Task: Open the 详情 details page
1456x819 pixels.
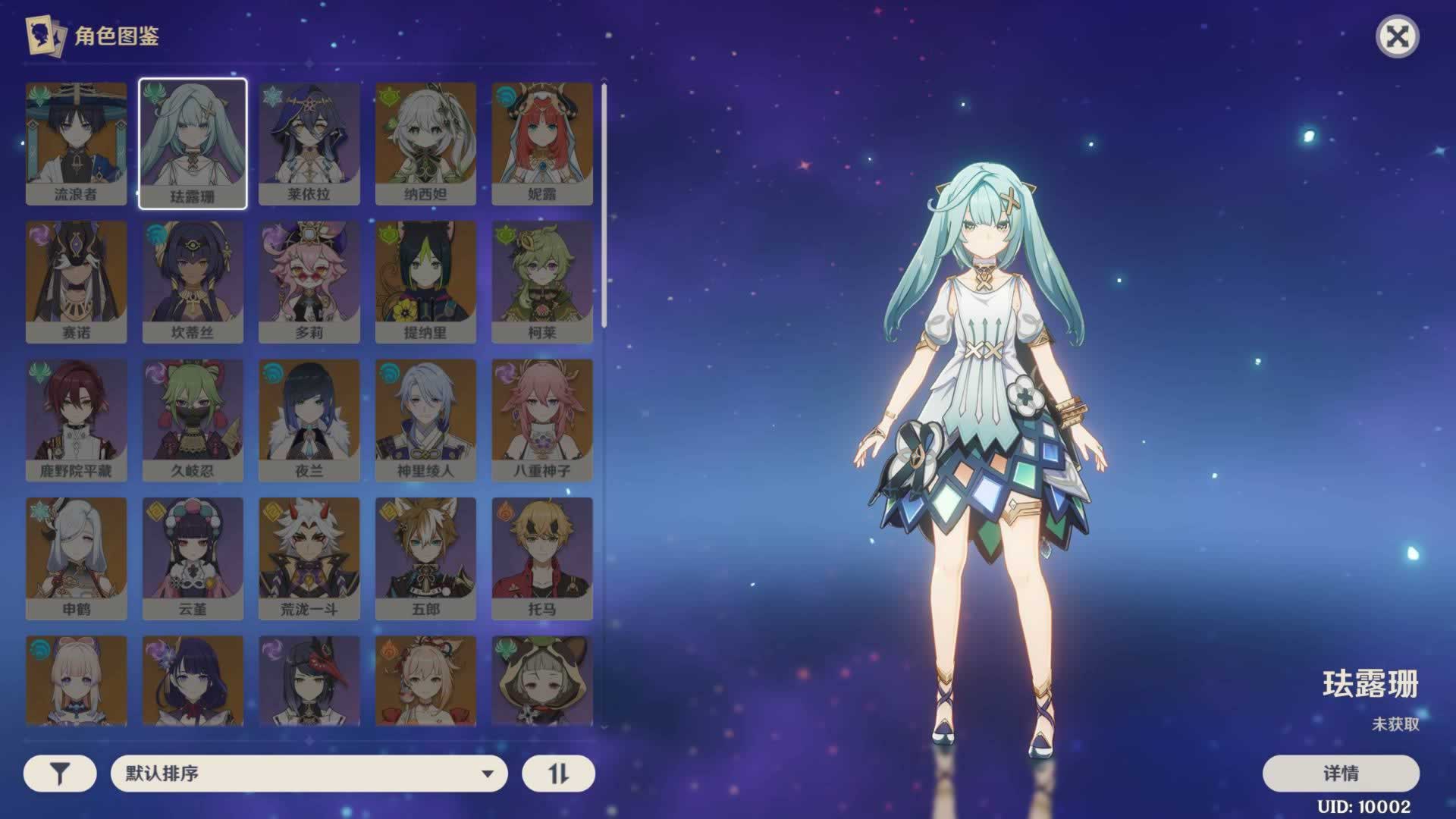Action: [1340, 773]
